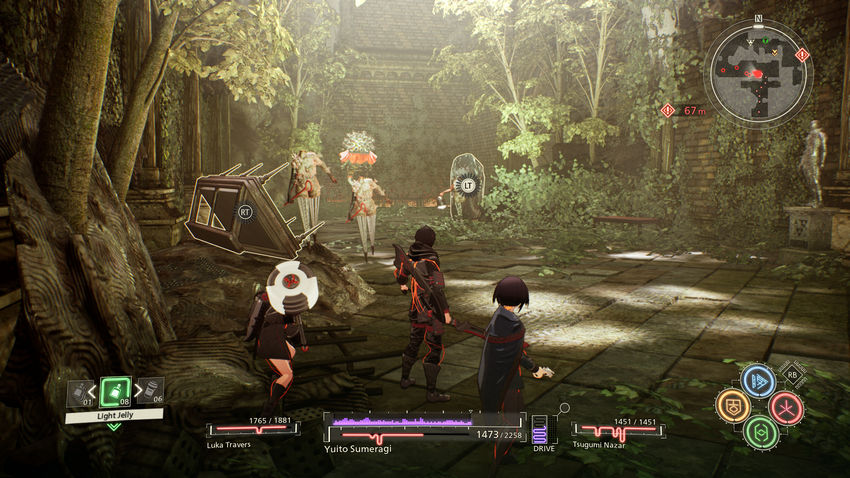Click the right arrow beside Light Jelly
Image resolution: width=850 pixels, height=478 pixels.
point(135,391)
